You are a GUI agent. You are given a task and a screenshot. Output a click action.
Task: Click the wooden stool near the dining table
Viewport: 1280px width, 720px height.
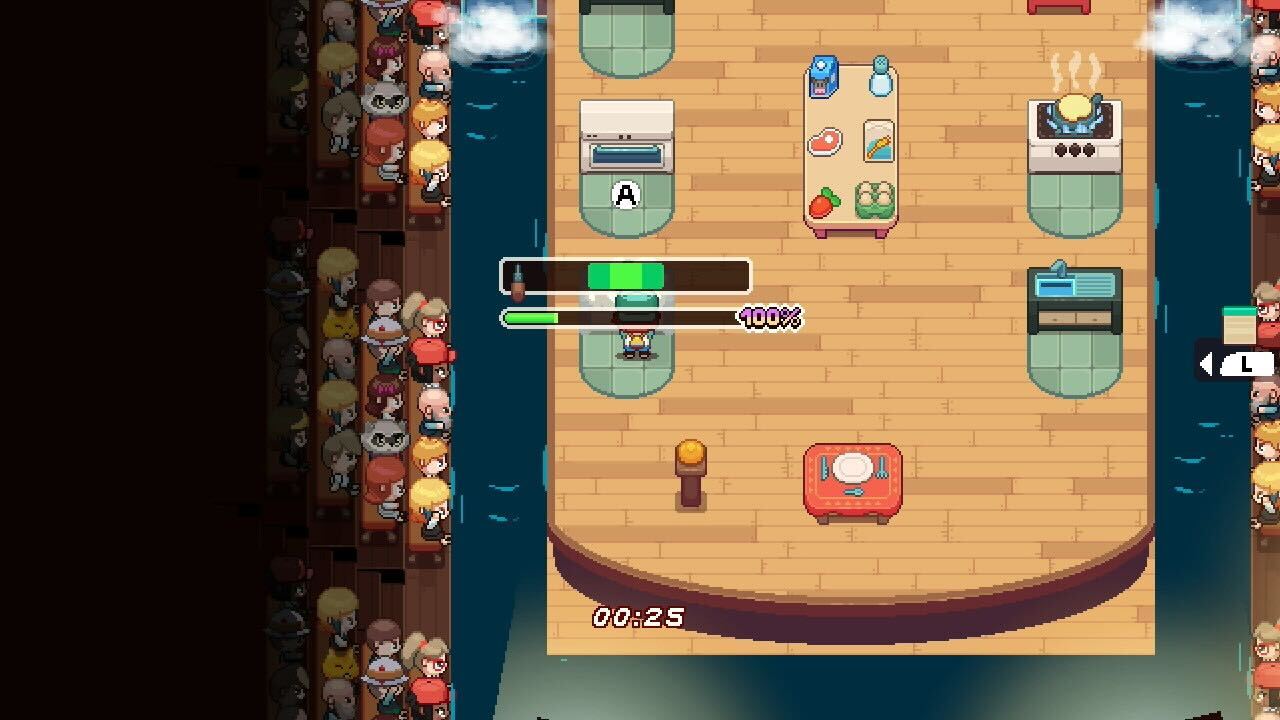692,470
